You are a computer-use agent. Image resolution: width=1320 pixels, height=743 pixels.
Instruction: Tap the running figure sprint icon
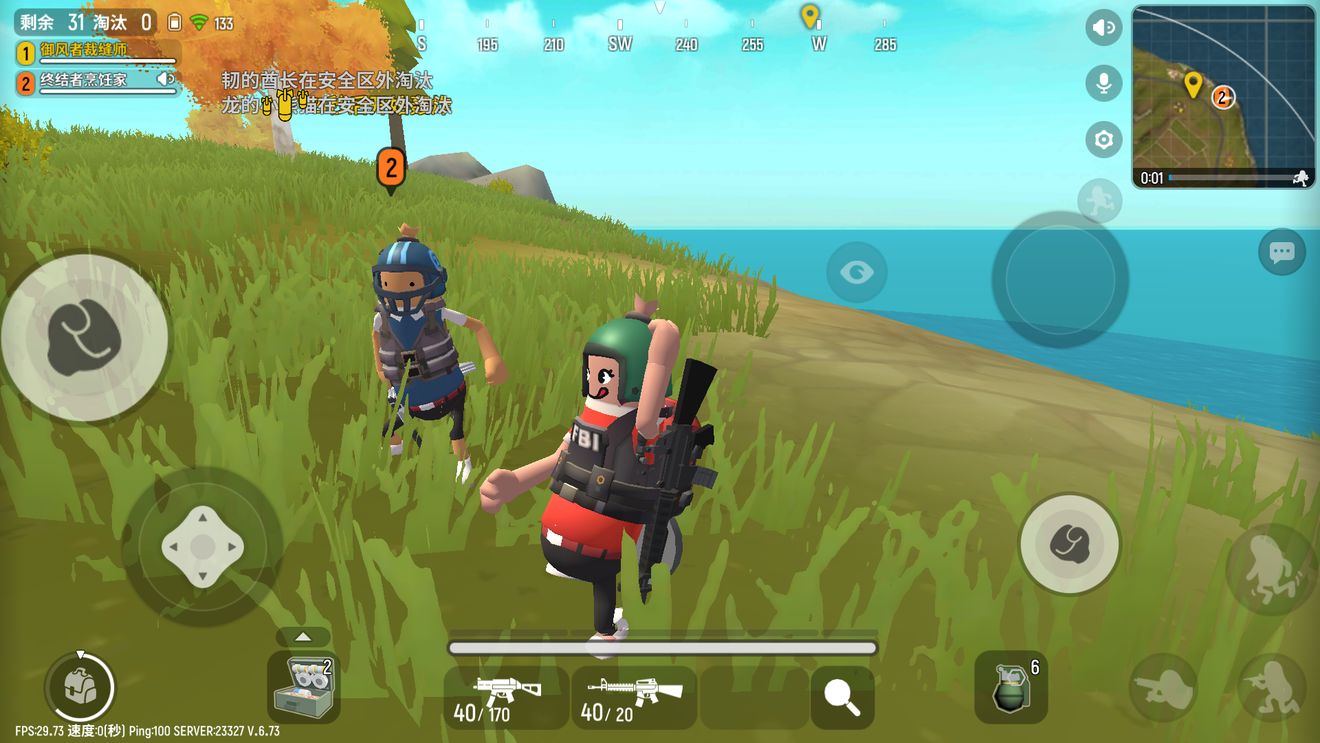tap(1098, 200)
